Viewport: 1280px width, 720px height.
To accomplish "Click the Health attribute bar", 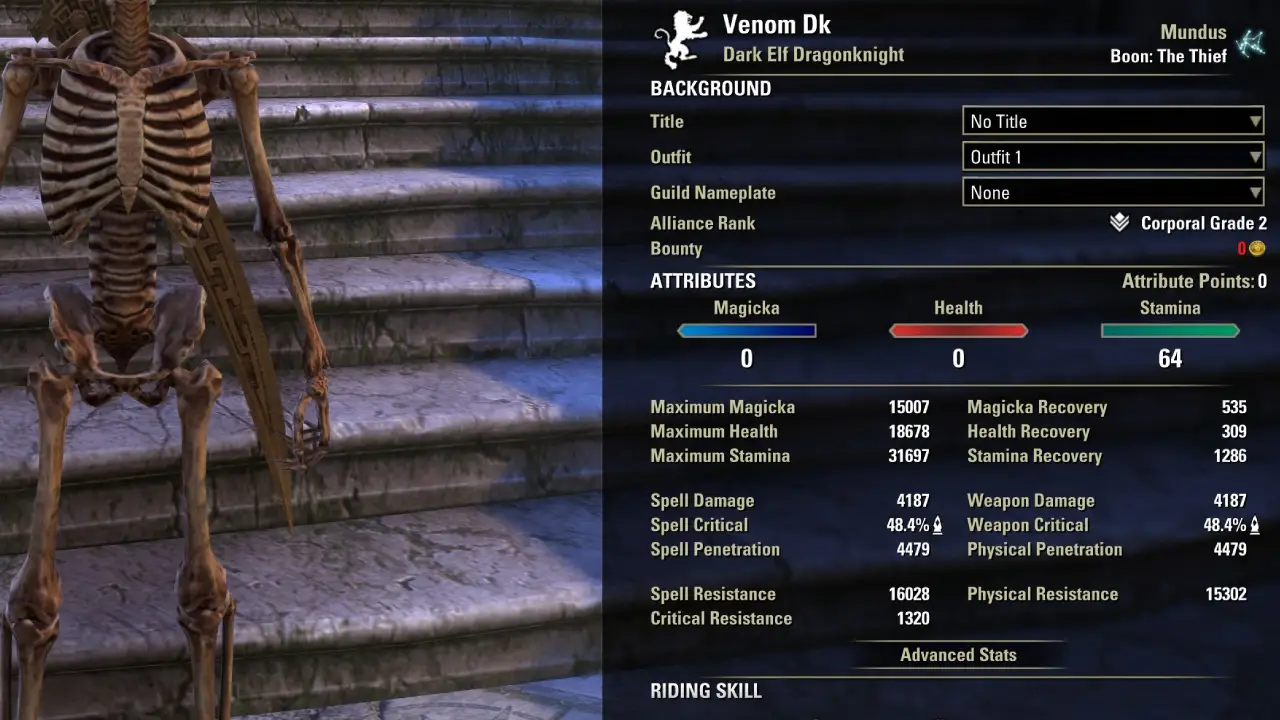I will pos(958,331).
